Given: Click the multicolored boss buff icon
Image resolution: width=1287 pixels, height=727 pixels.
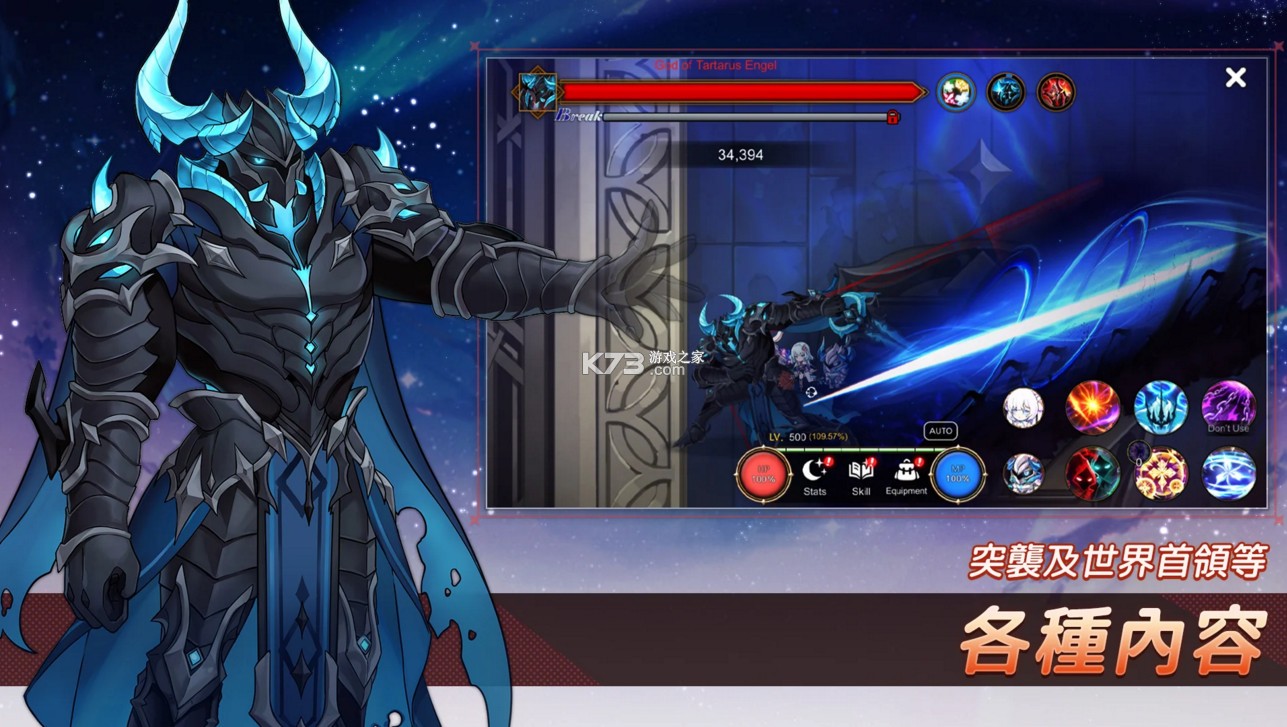Looking at the screenshot, I should click(x=956, y=92).
